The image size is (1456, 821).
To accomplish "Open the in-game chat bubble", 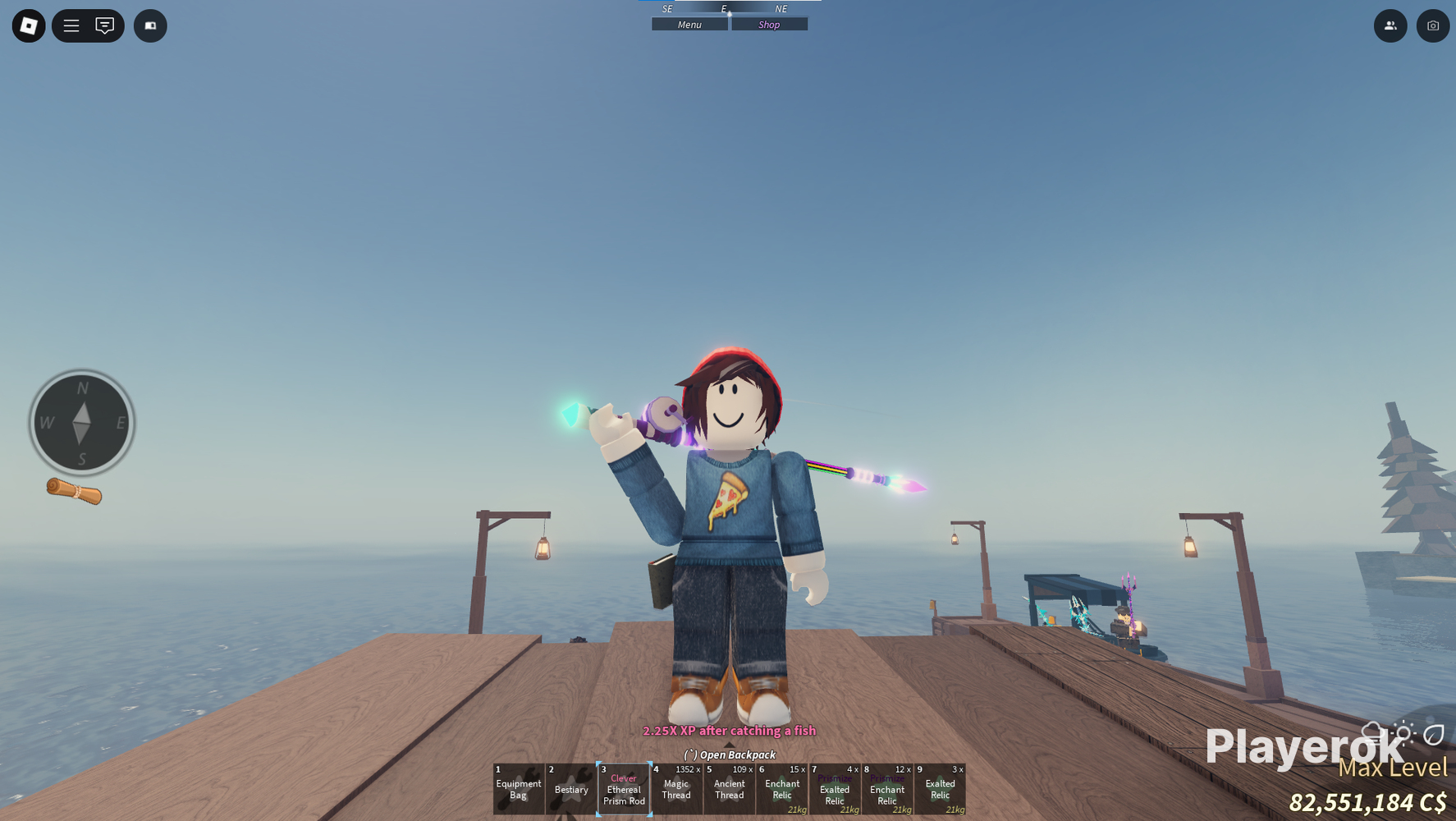I will tap(103, 25).
